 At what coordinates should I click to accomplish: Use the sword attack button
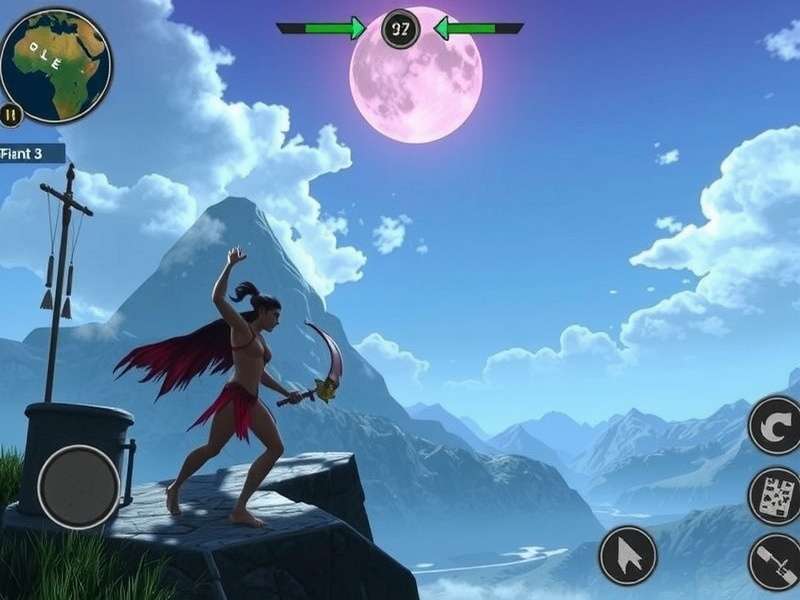click(x=774, y=561)
